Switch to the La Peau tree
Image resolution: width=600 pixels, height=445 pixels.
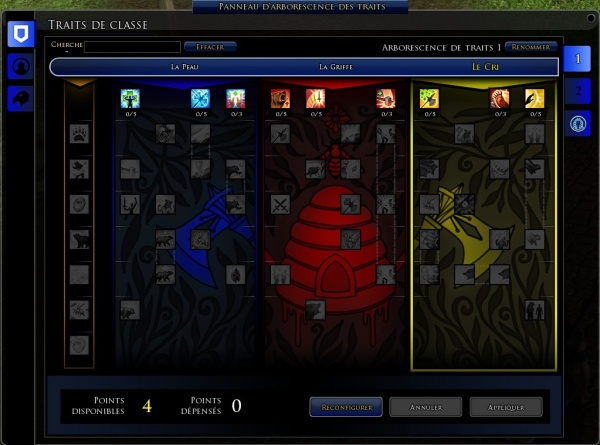tap(186, 67)
